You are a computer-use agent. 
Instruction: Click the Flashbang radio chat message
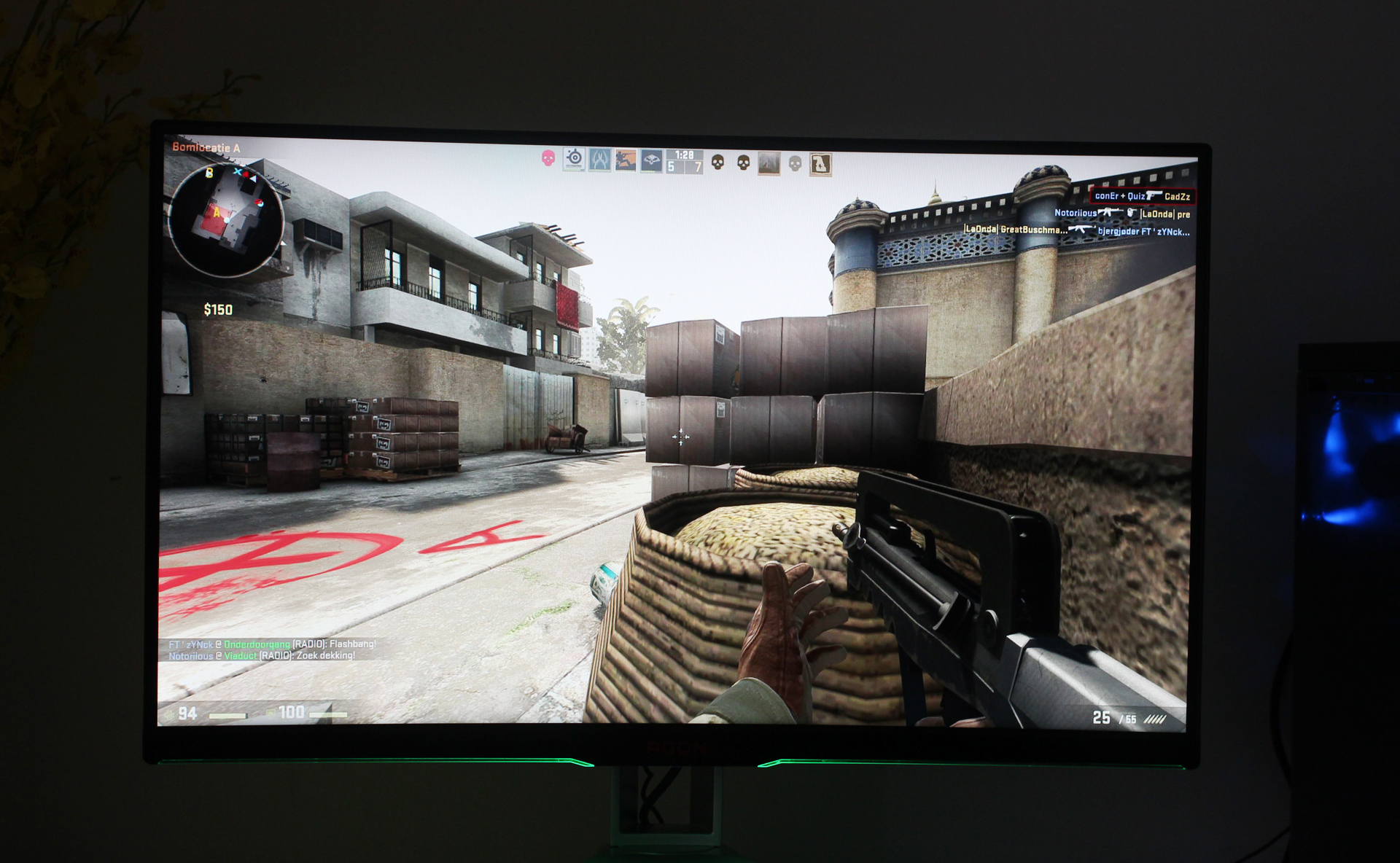point(273,644)
